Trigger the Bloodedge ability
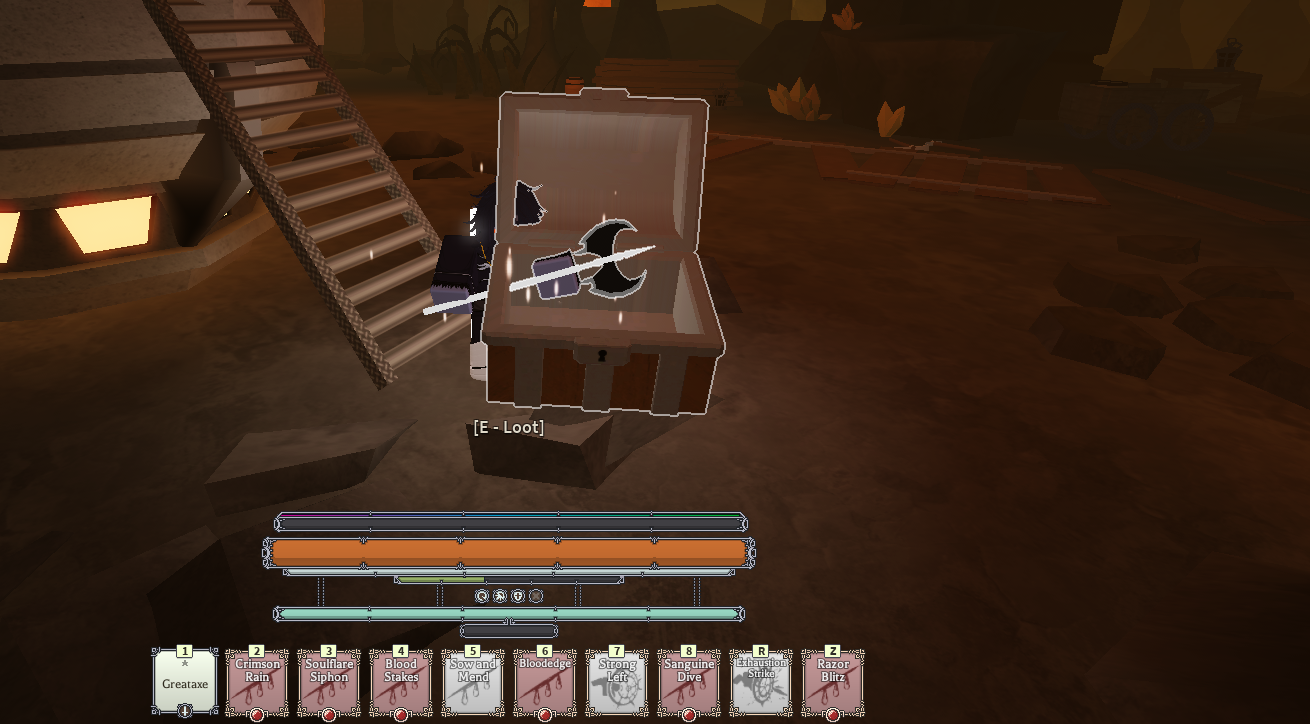1310x724 pixels. (545, 682)
